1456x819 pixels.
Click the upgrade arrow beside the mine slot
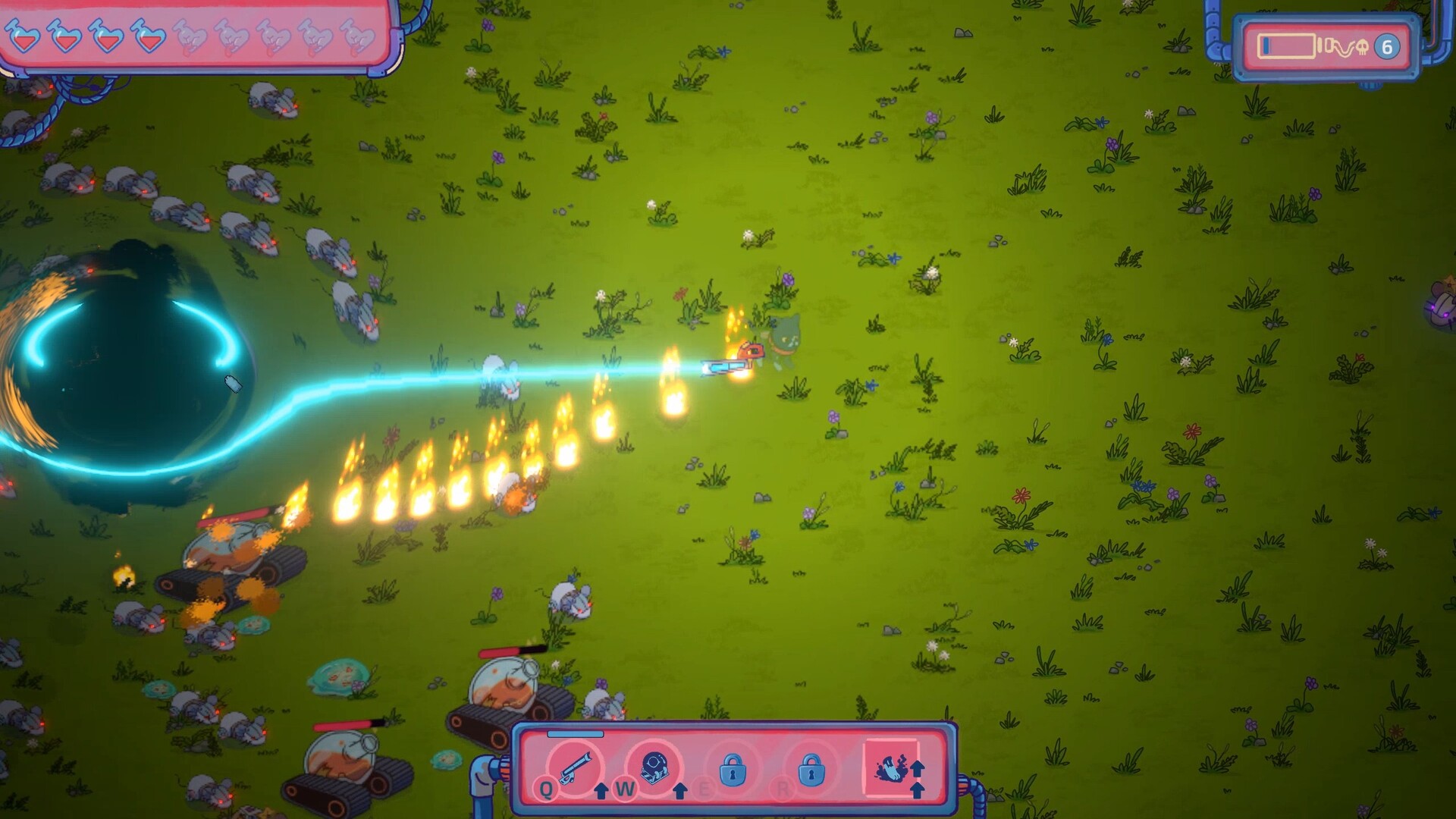click(679, 790)
